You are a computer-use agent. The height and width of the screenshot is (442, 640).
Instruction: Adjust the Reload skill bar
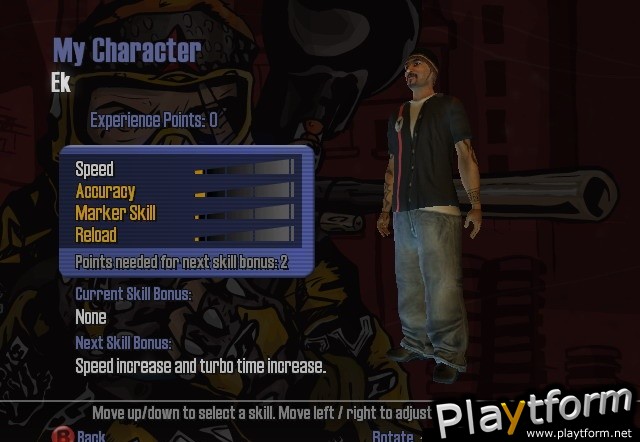(x=244, y=236)
